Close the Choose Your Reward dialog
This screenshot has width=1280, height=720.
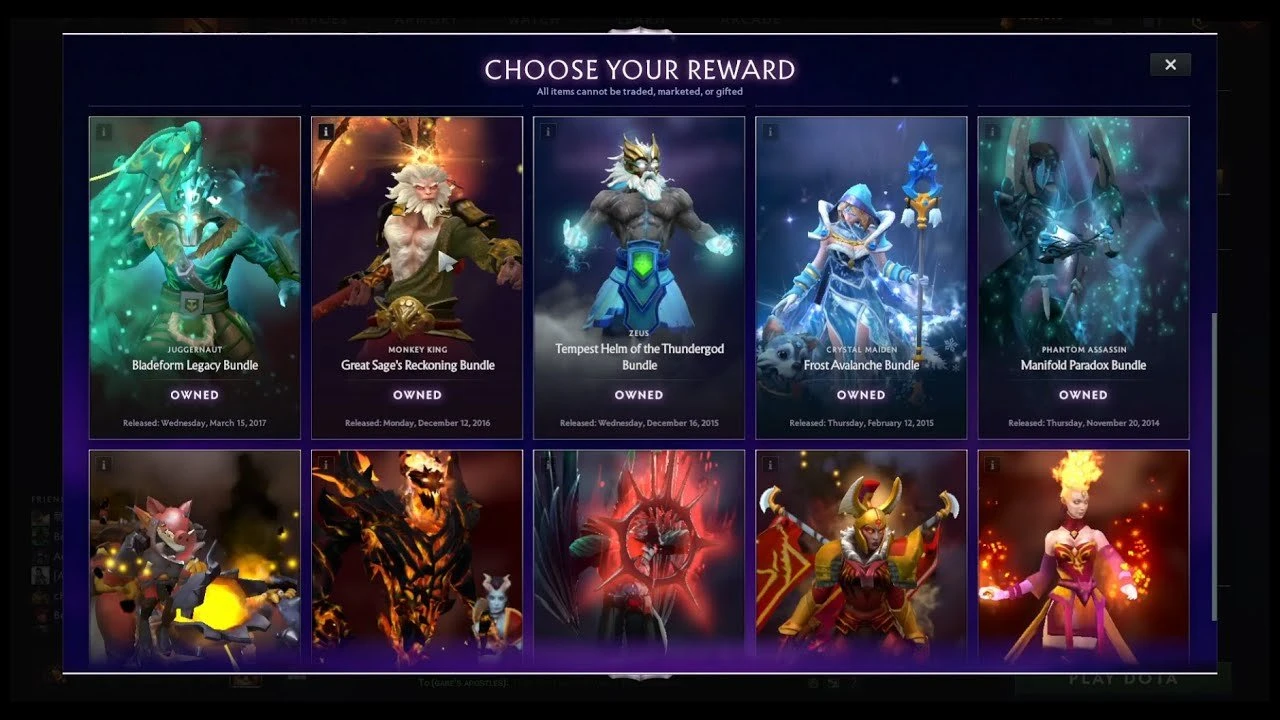pos(1170,65)
